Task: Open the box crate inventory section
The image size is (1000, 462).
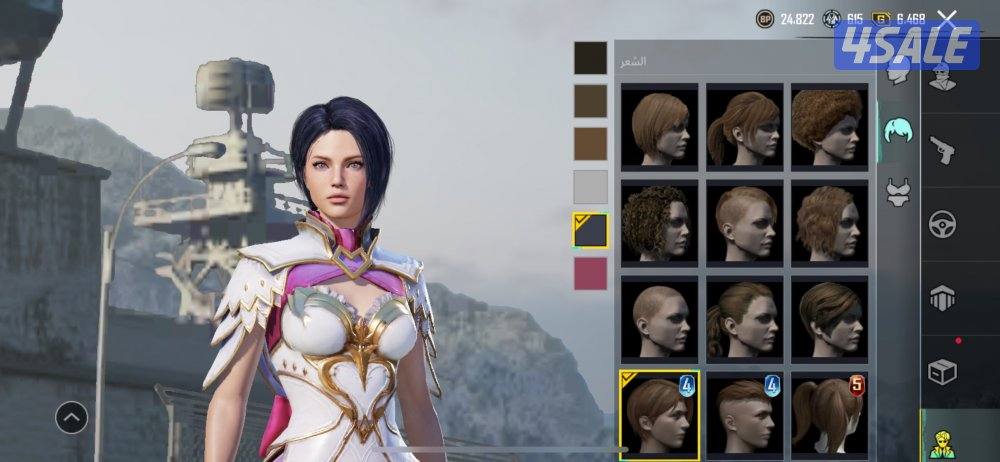Action: point(942,372)
